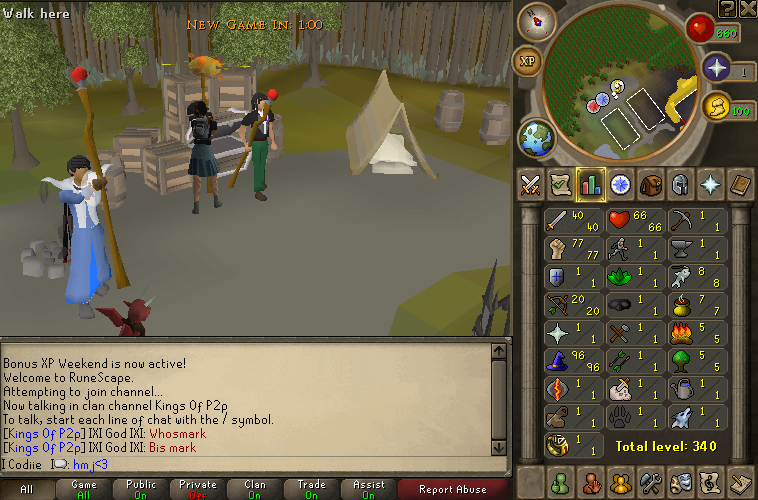758x500 pixels.
Task: Select the Magic skill wizard hat
Action: (558, 360)
